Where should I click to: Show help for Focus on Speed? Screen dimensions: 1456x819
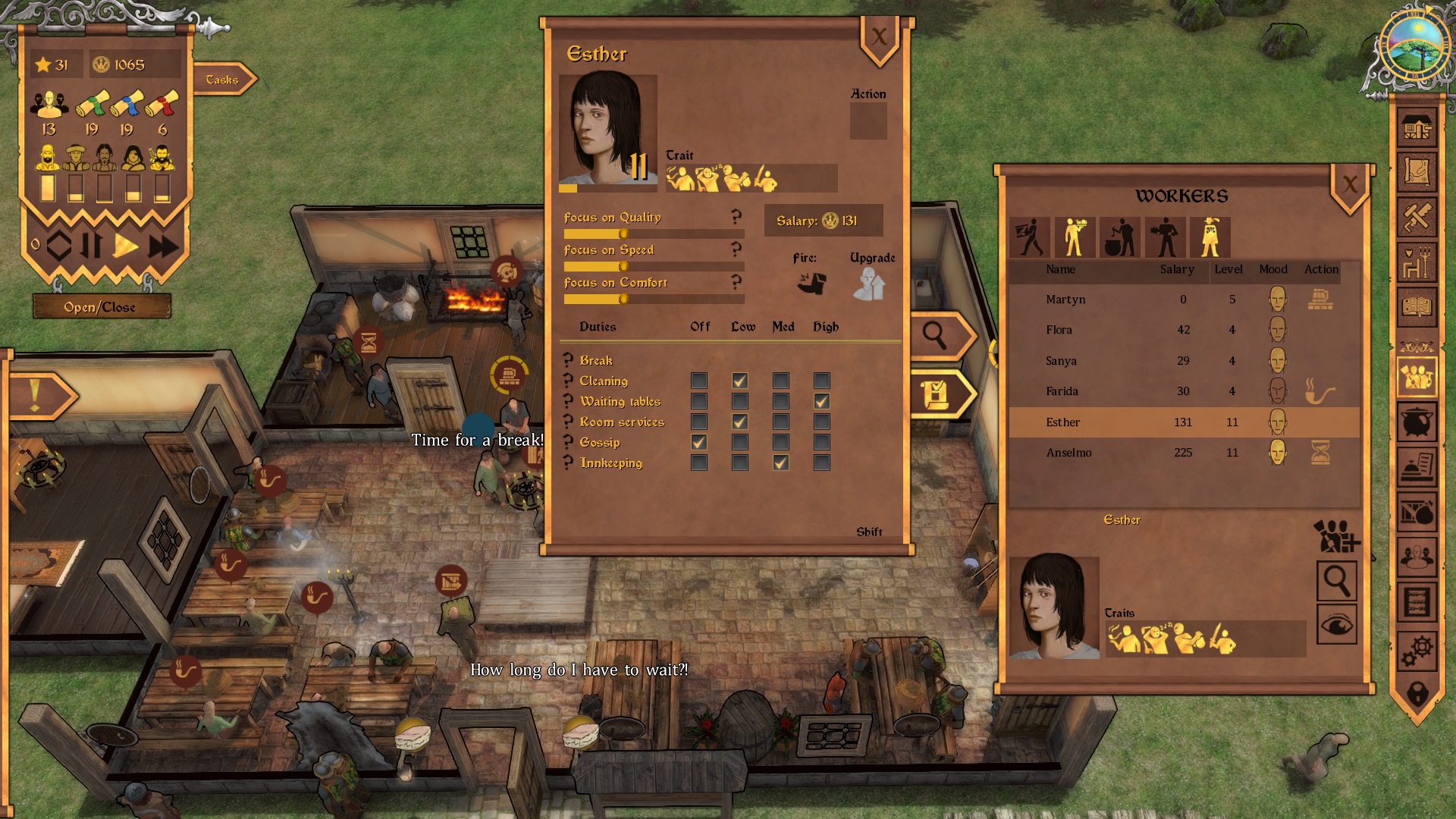click(x=736, y=249)
